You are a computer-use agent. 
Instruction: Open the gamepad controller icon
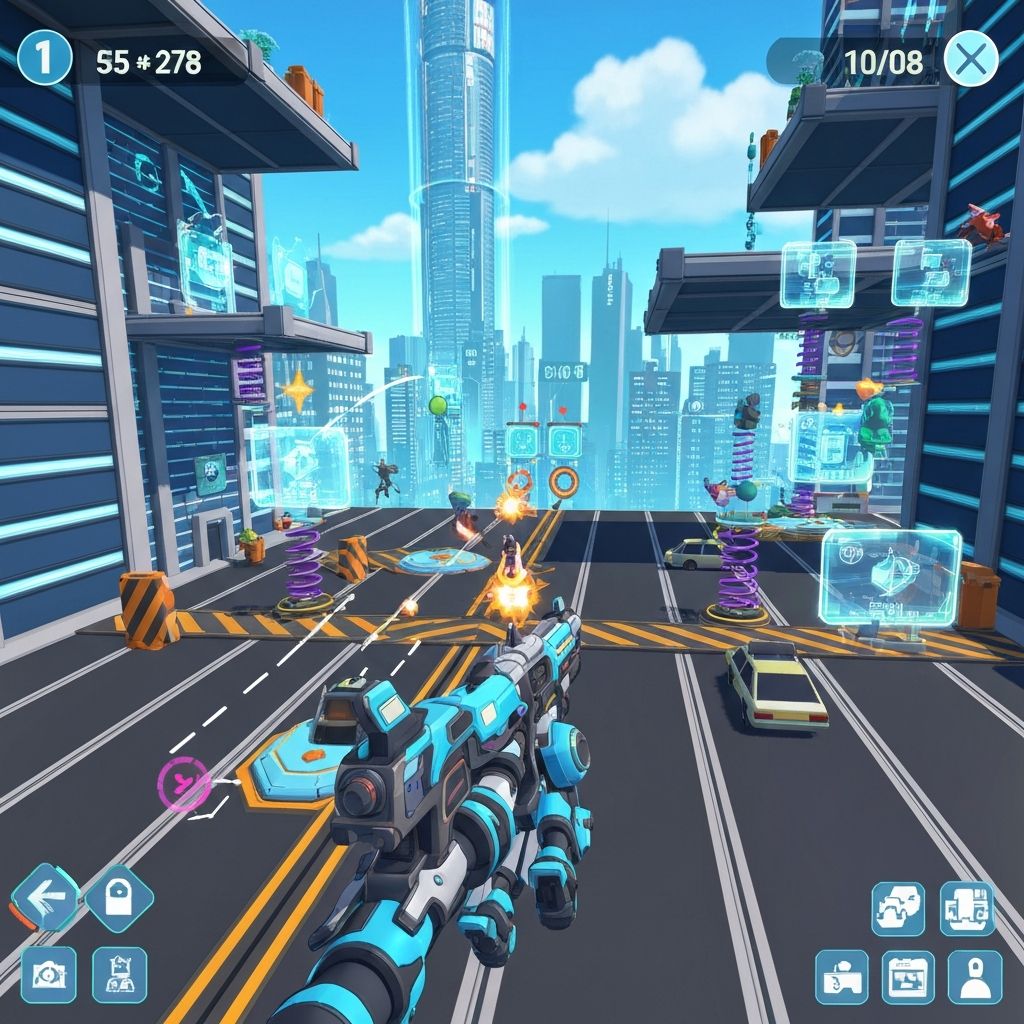(842, 977)
